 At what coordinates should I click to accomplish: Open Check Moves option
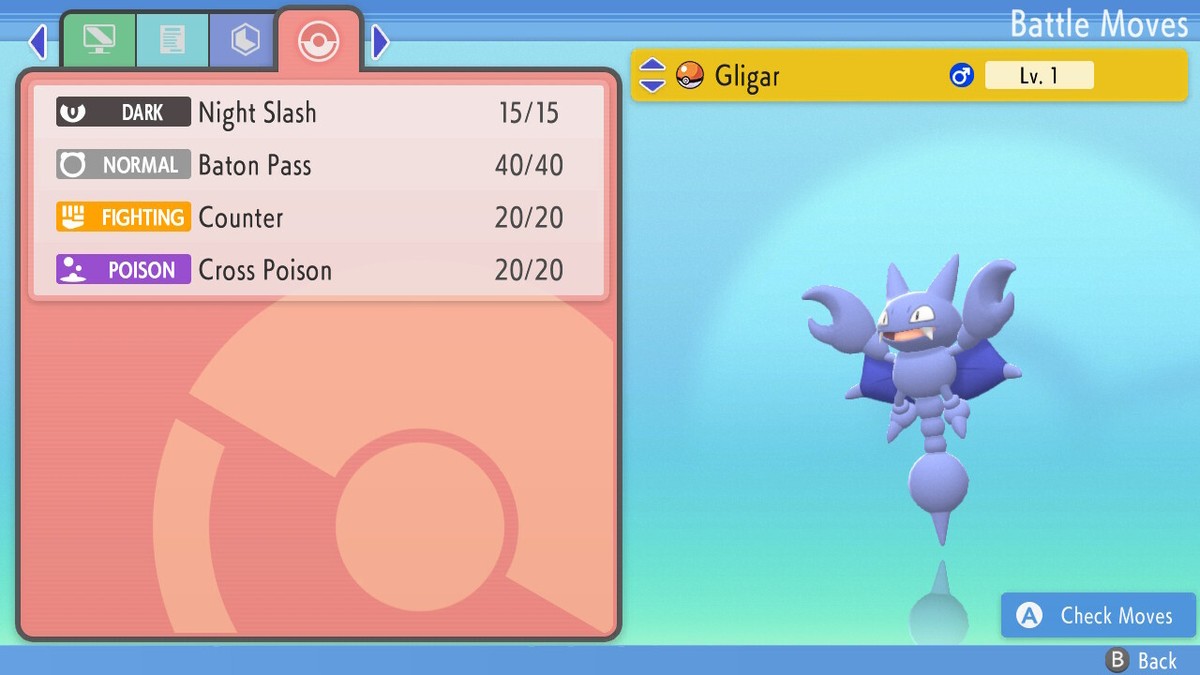(1098, 616)
